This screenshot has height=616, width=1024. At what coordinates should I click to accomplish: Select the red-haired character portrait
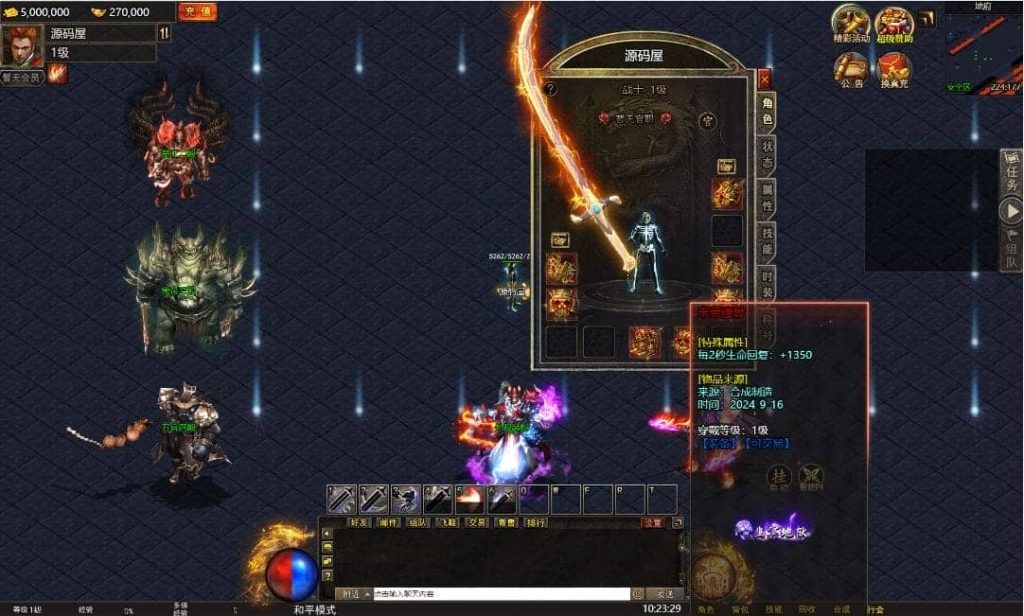(22, 45)
